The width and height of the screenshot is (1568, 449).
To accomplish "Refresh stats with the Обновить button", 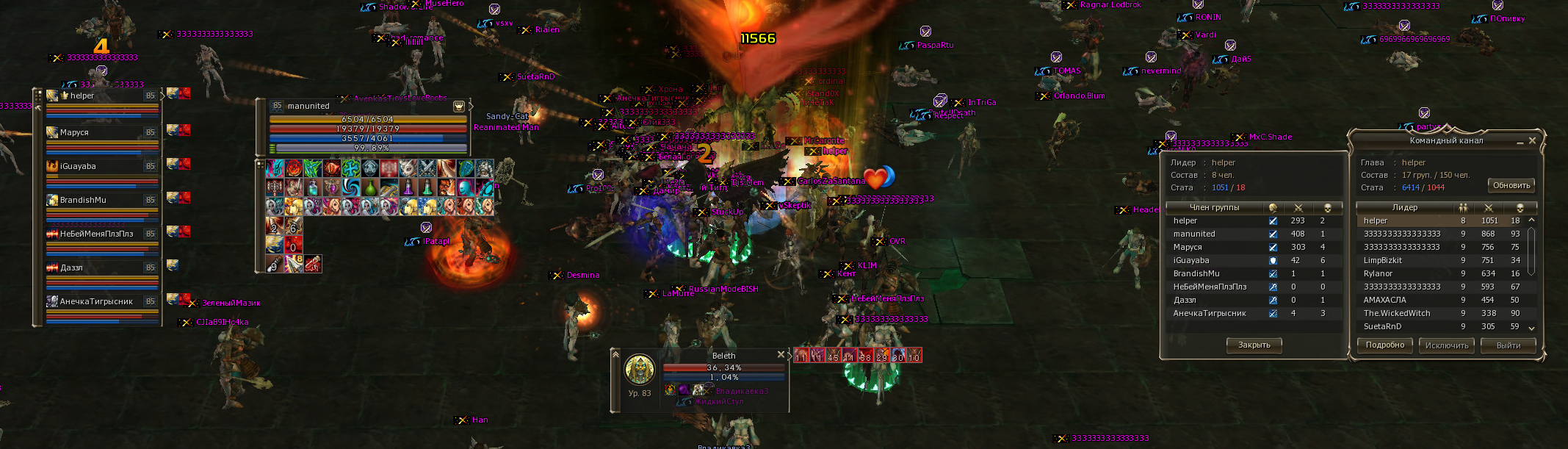I will pos(1511,185).
